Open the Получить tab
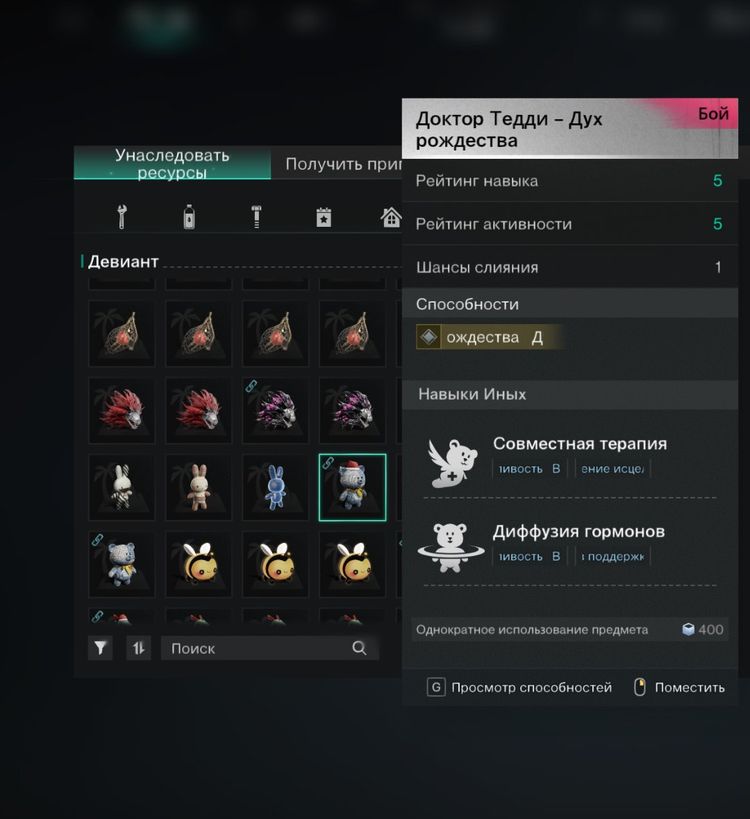This screenshot has height=819, width=750. point(340,164)
